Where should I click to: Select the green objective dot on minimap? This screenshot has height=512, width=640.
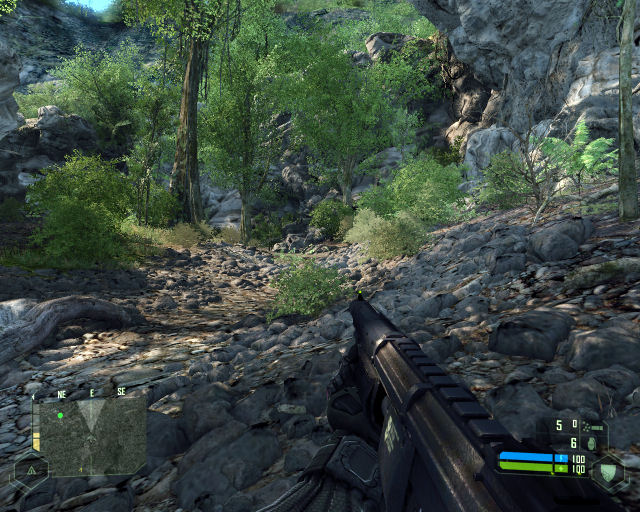tap(60, 414)
